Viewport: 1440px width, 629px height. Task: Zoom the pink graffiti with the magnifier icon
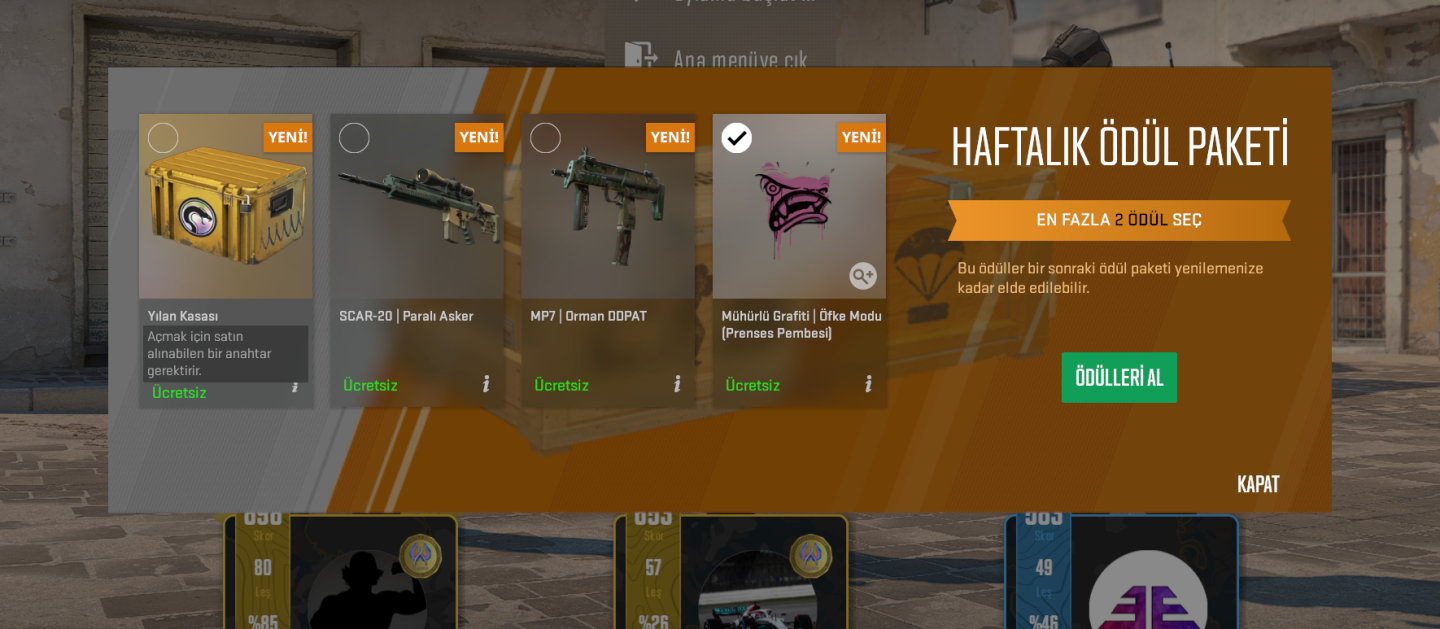point(863,275)
